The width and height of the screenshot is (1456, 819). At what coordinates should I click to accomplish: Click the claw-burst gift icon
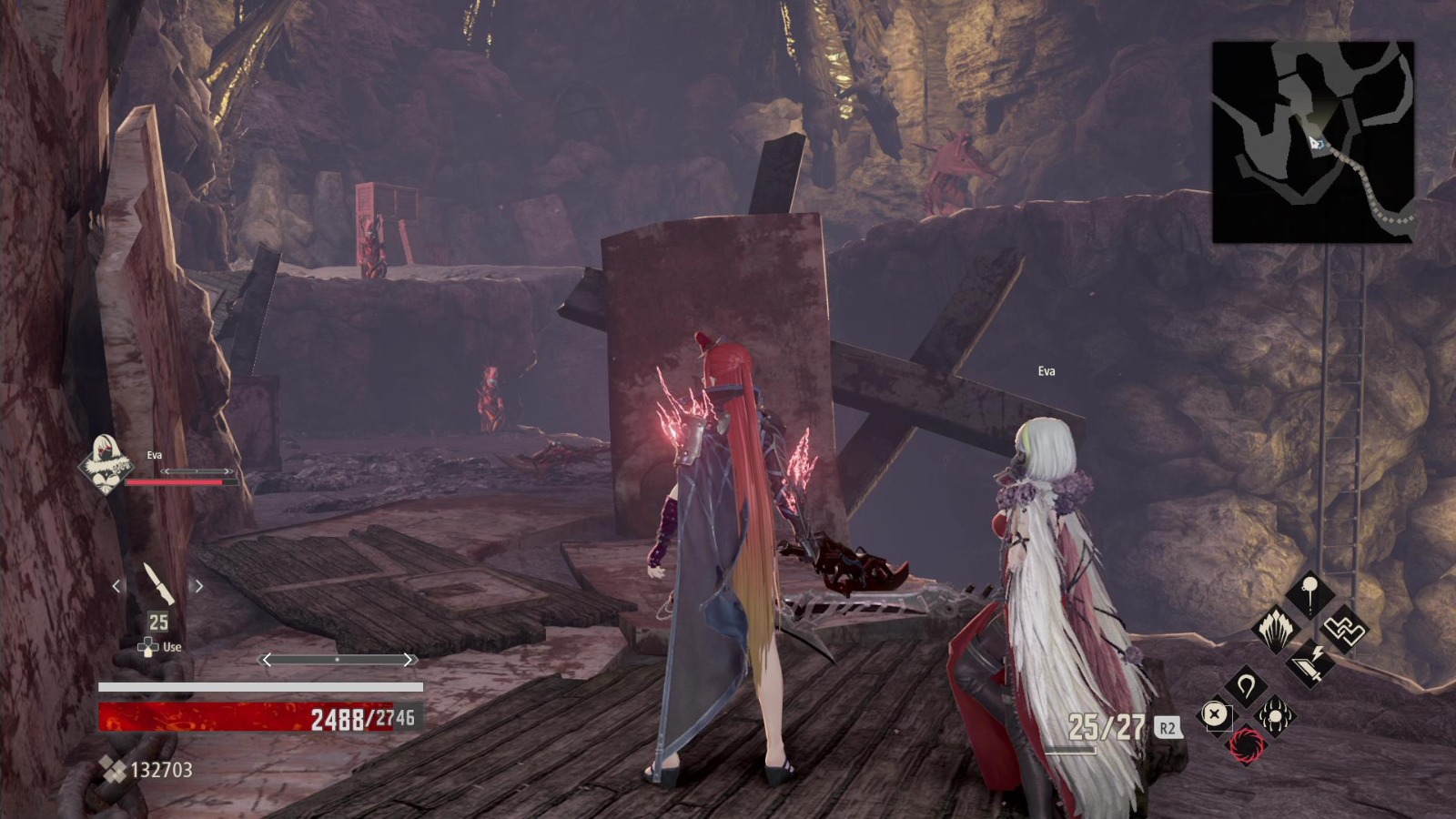pyautogui.click(x=1275, y=630)
